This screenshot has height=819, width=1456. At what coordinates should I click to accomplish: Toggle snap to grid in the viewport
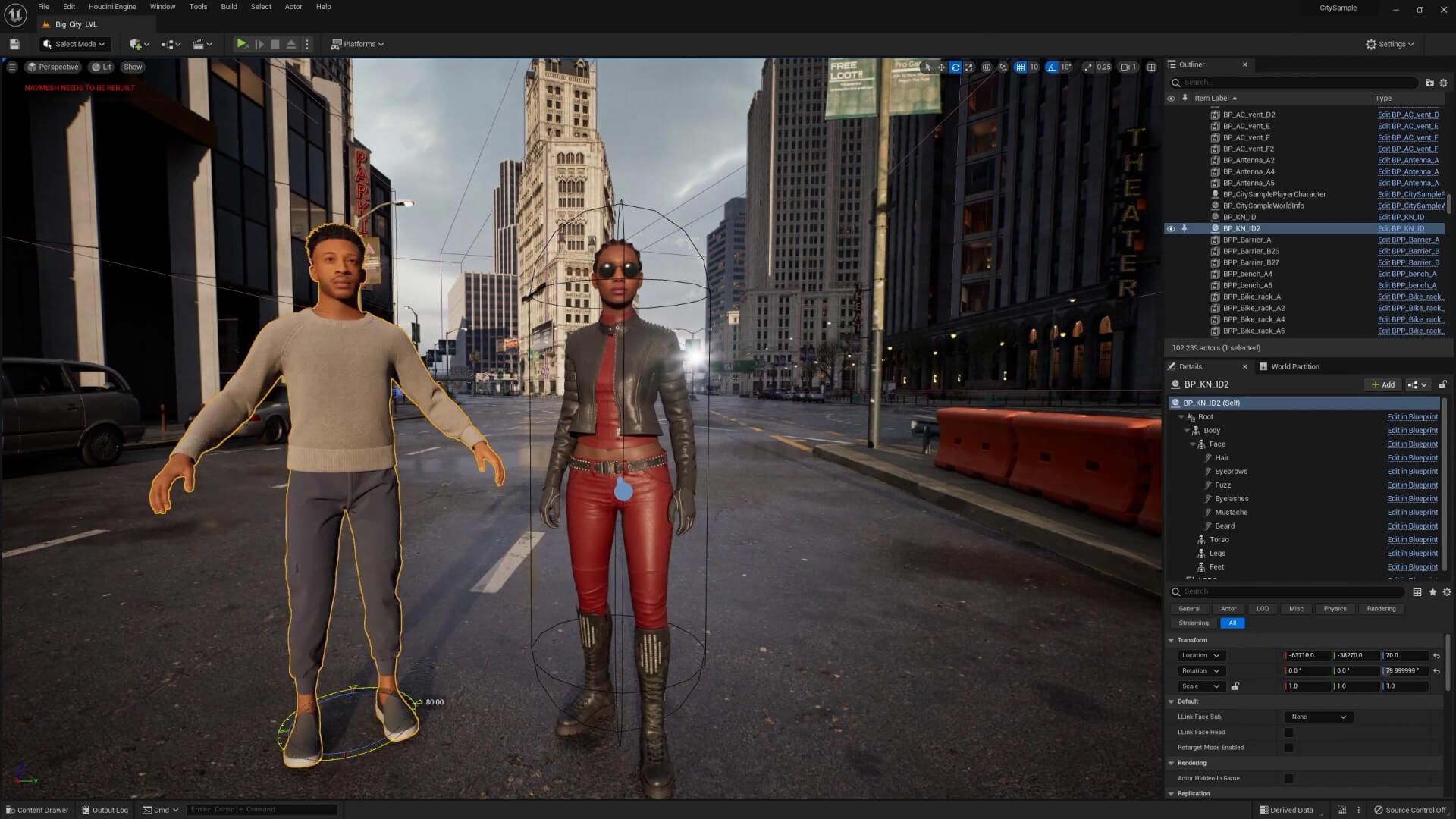pyautogui.click(x=1020, y=67)
